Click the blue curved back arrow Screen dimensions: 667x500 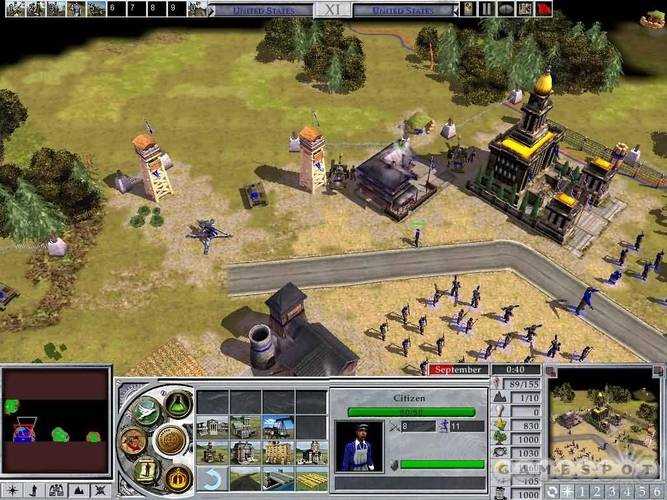click(x=211, y=476)
